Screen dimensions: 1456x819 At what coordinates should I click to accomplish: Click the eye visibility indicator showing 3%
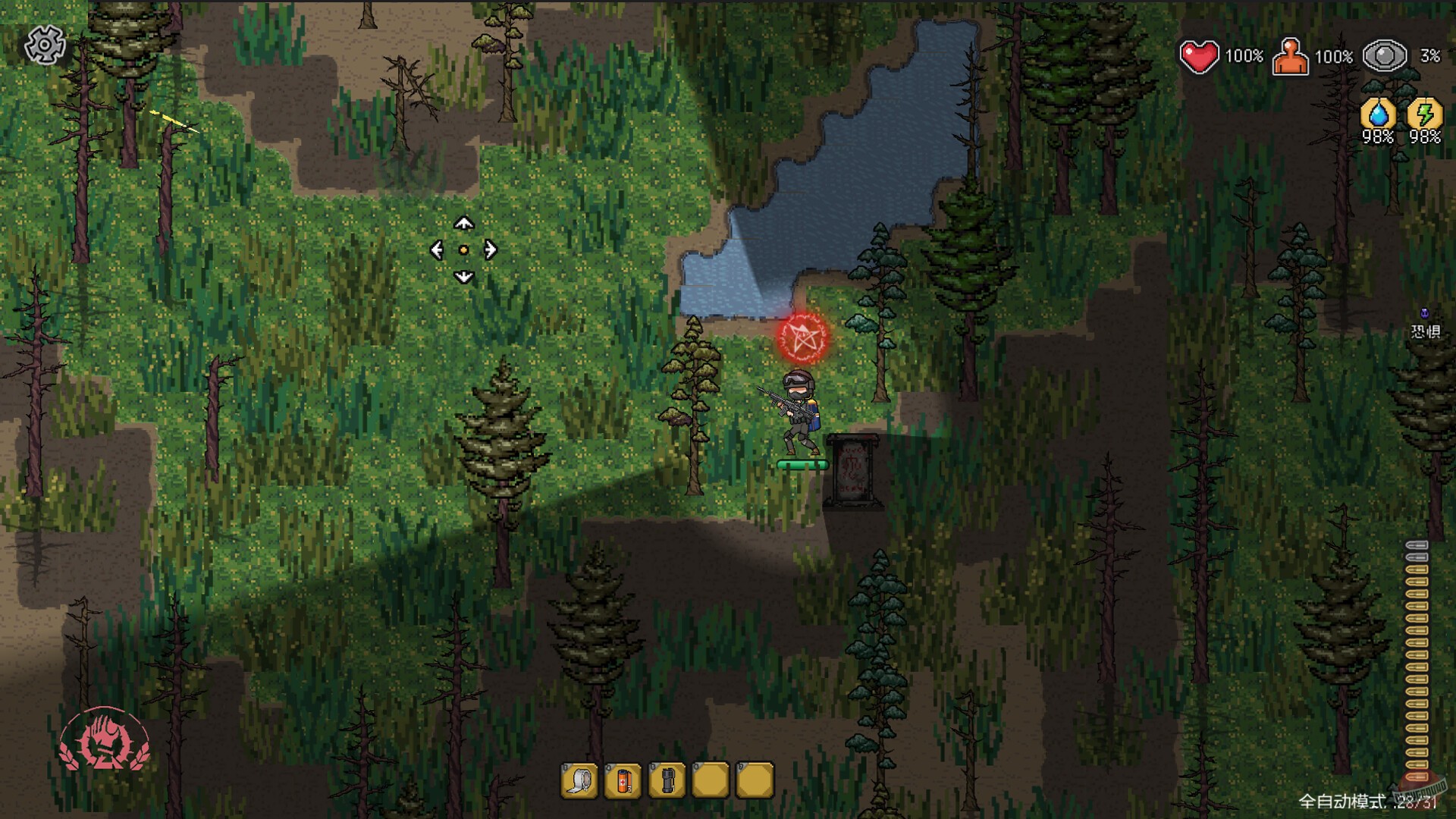point(1385,55)
